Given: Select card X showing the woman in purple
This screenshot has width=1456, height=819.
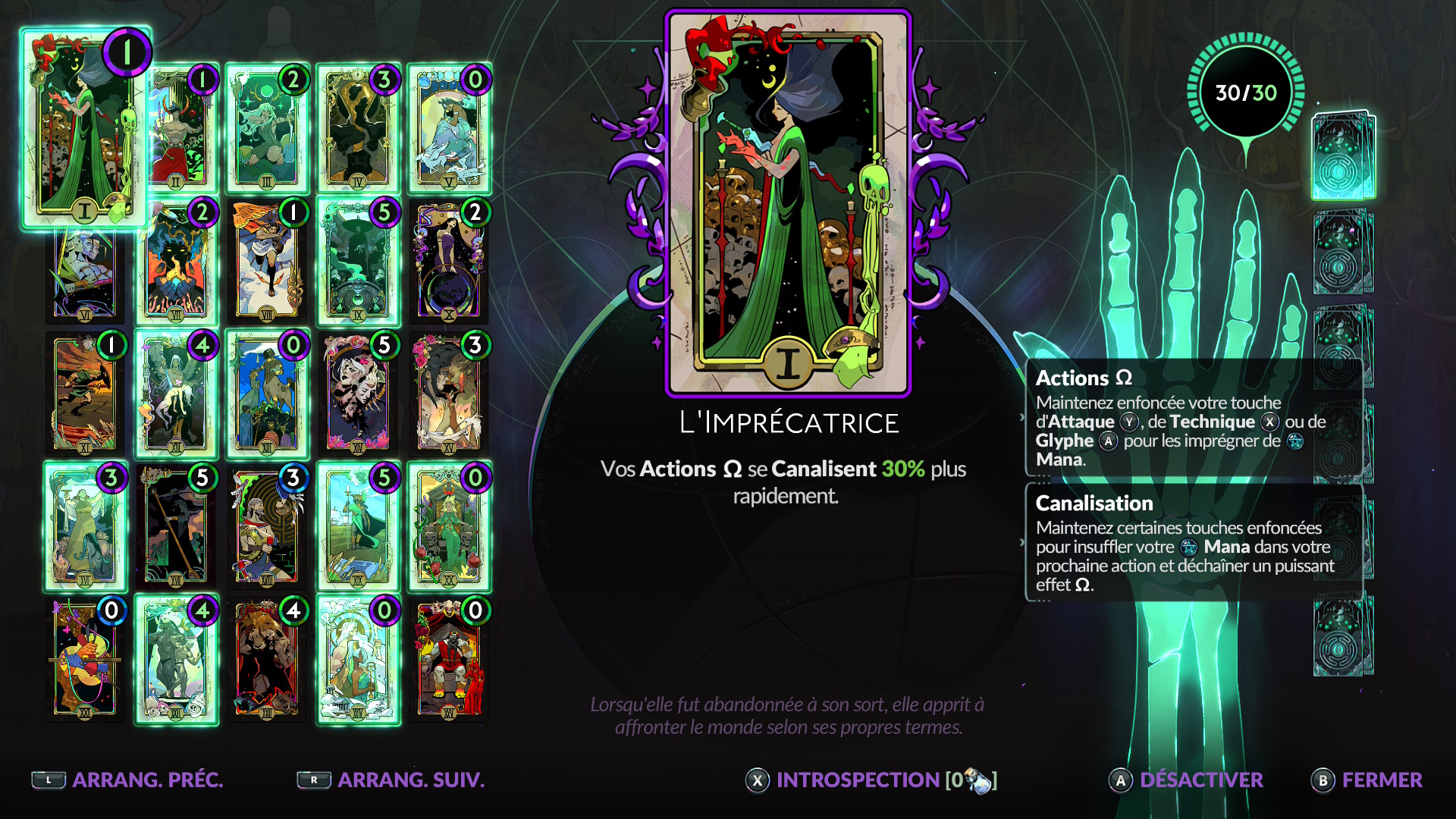Looking at the screenshot, I should pos(449,262).
